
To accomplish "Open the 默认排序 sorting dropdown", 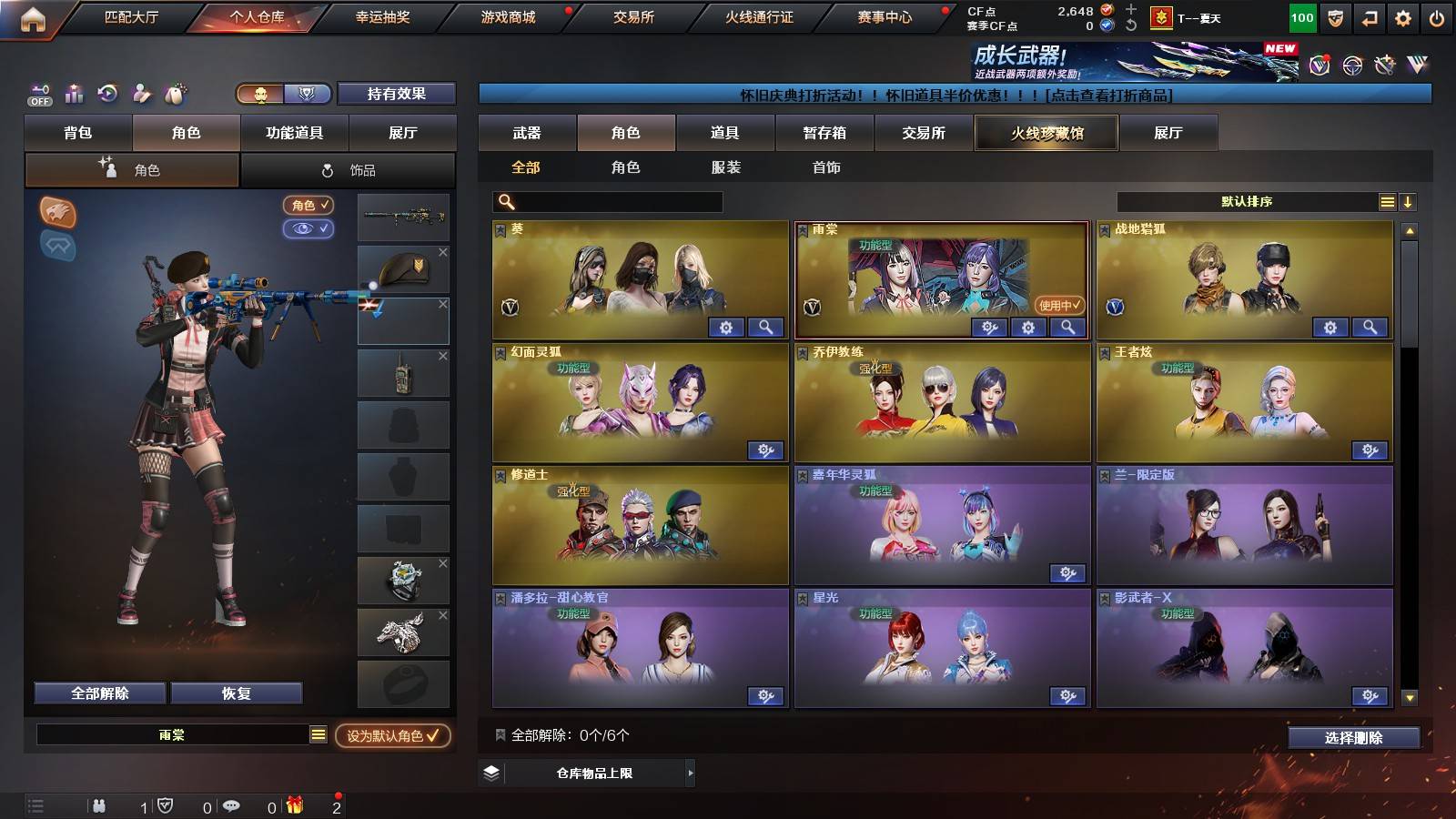I will pos(1247,201).
